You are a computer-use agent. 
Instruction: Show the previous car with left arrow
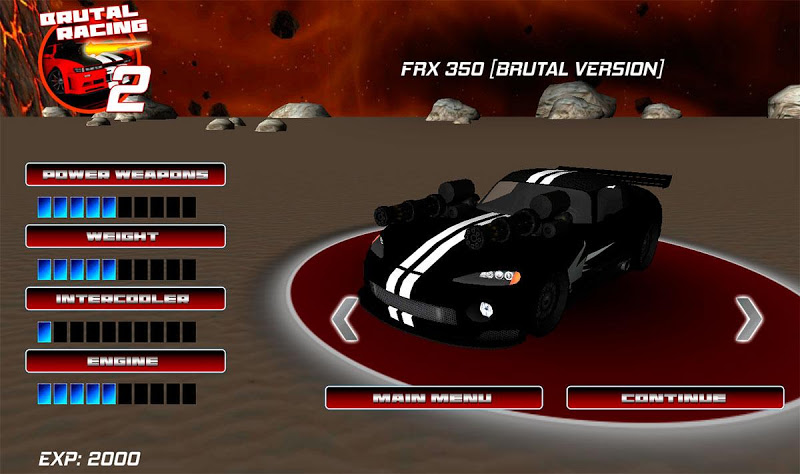click(x=344, y=319)
